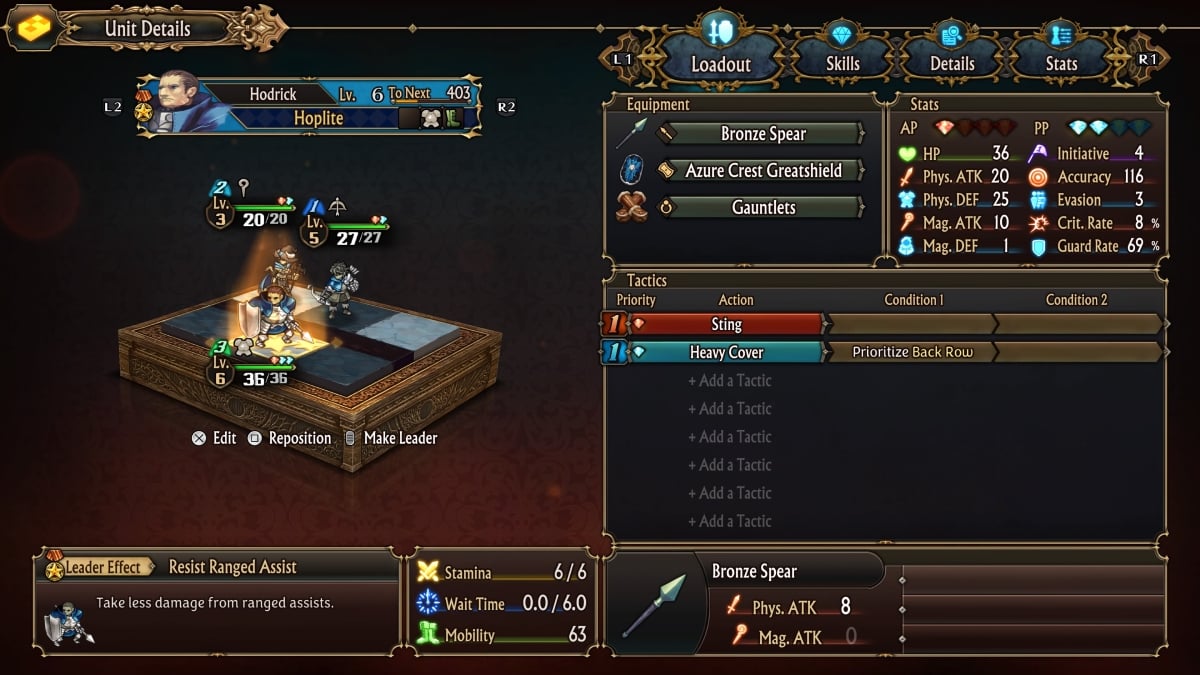This screenshot has height=675, width=1200.
Task: Switch to the Stats tab
Action: coord(1061,63)
